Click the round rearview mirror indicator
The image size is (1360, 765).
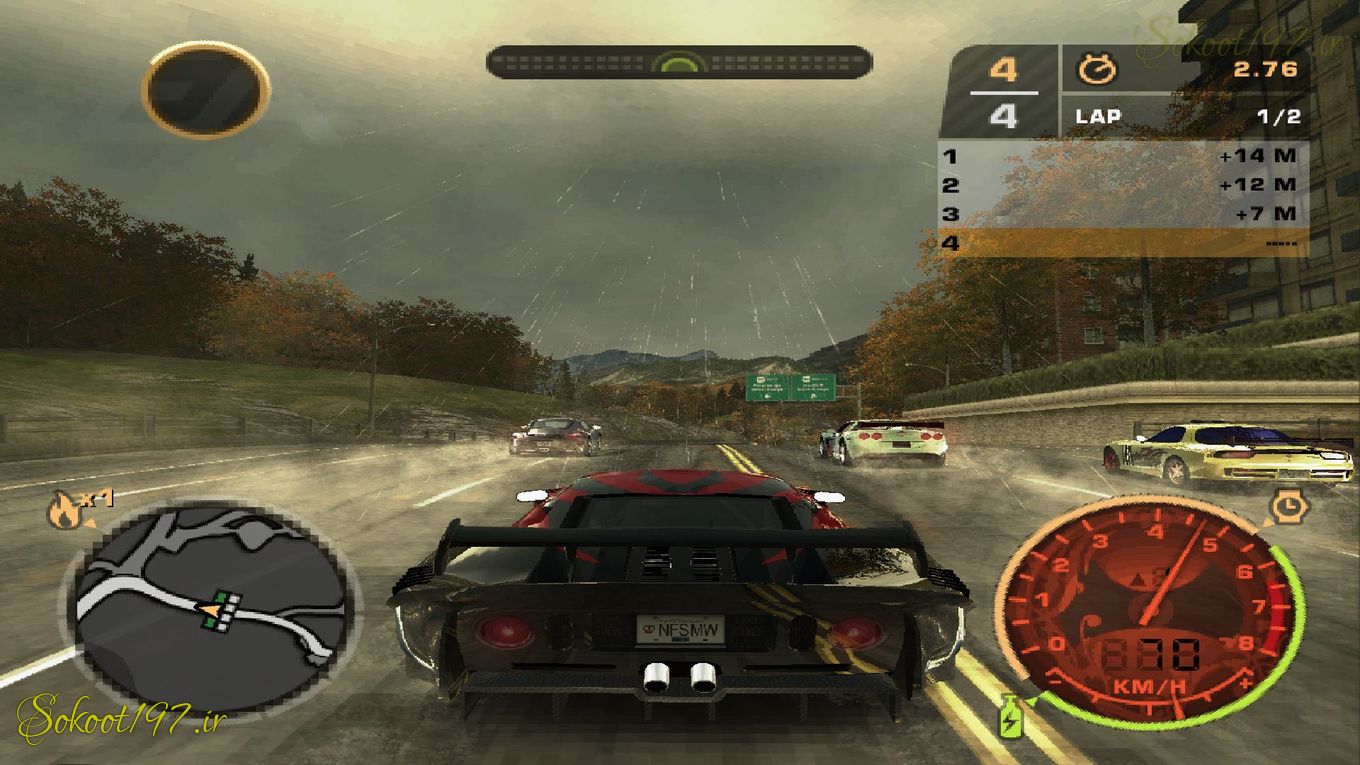point(206,89)
